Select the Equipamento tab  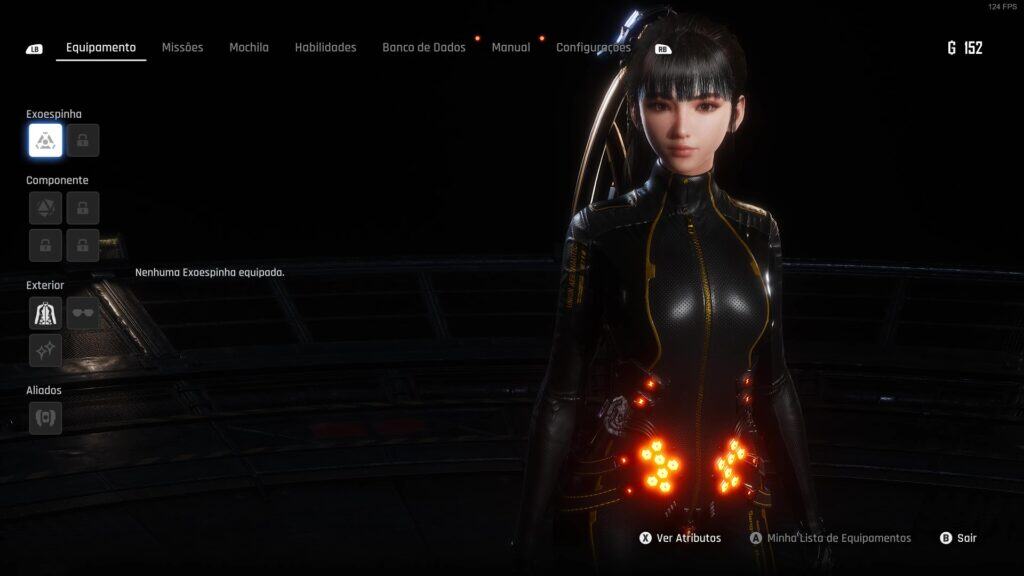[101, 47]
